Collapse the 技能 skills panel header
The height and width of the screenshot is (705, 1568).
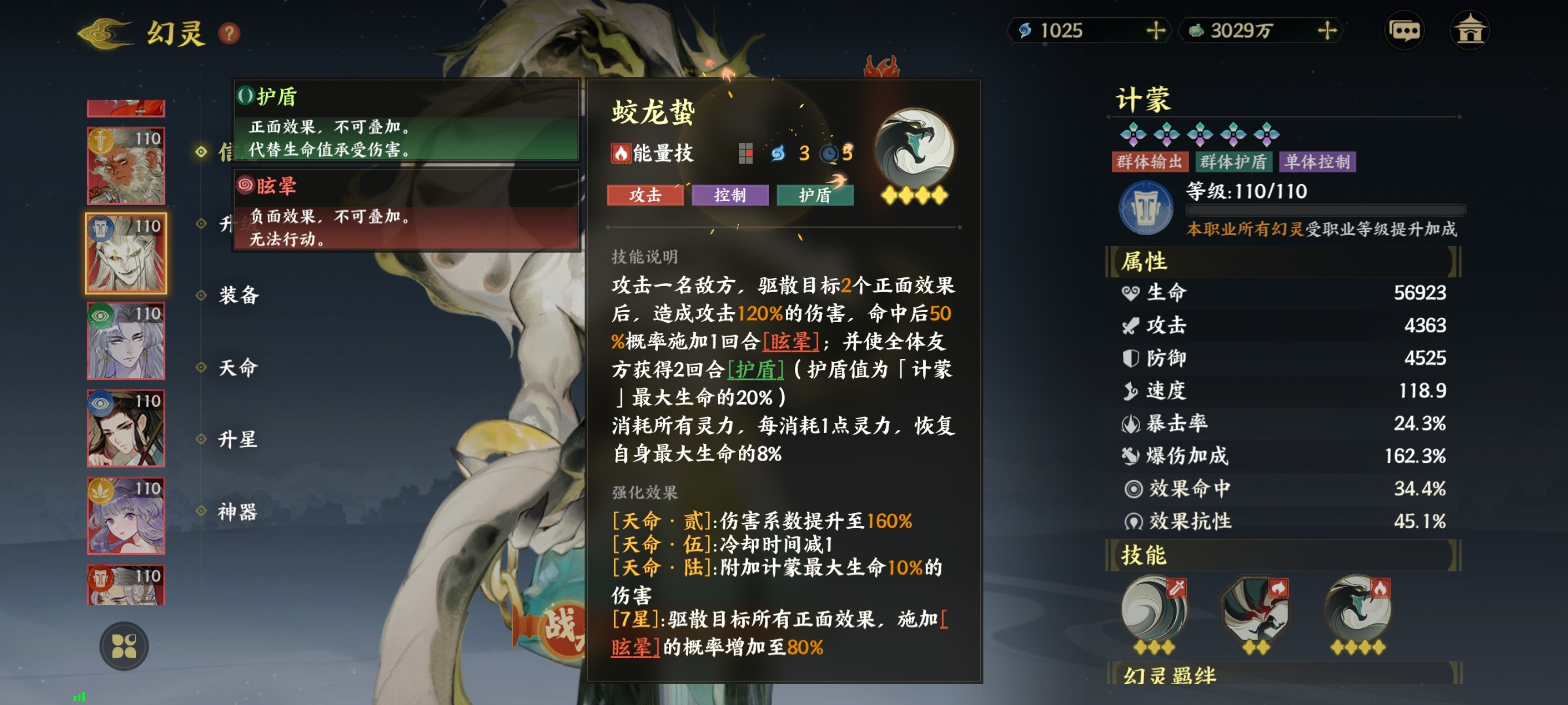[1142, 555]
